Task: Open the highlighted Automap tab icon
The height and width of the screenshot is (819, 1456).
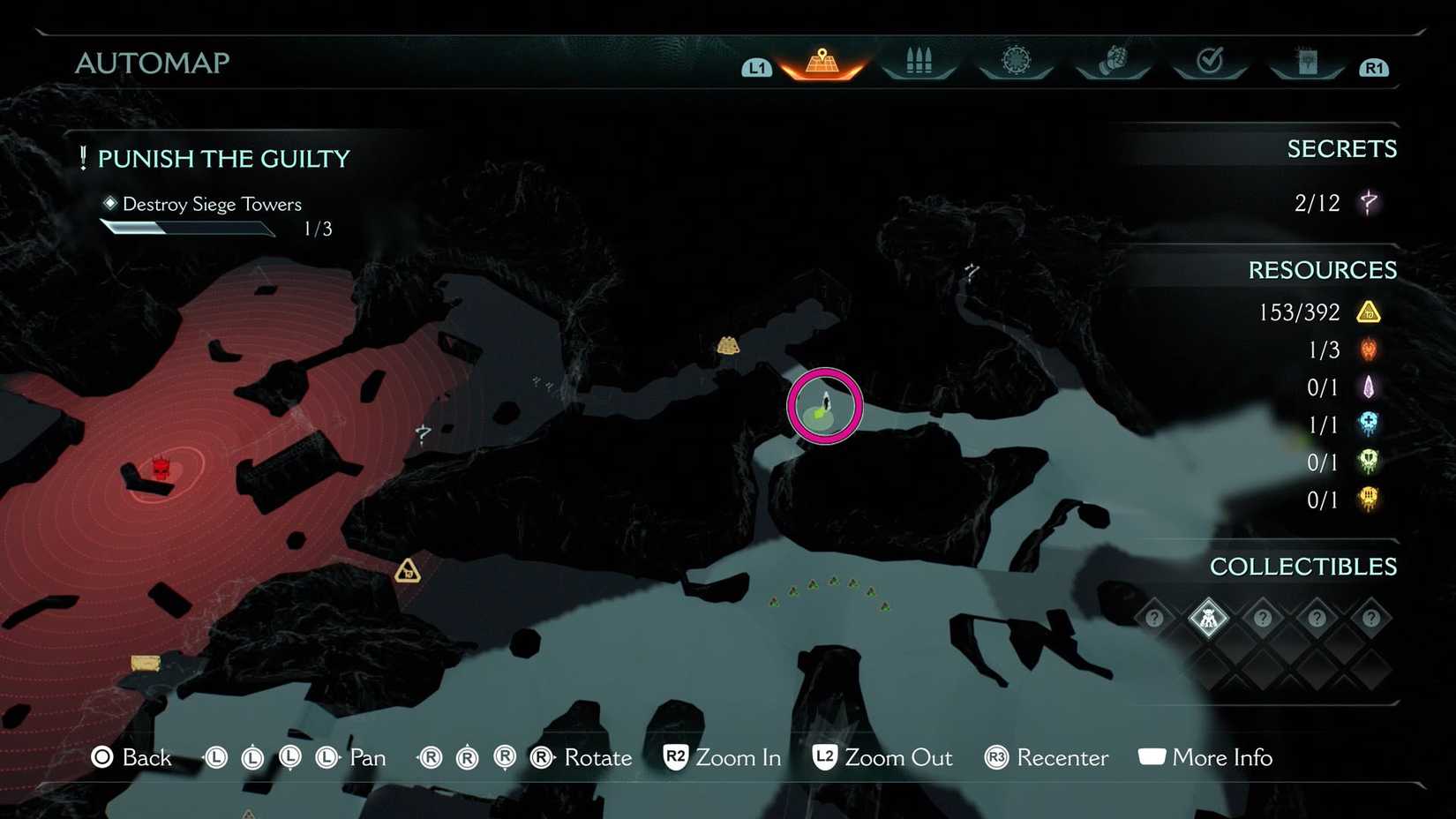Action: (821, 58)
